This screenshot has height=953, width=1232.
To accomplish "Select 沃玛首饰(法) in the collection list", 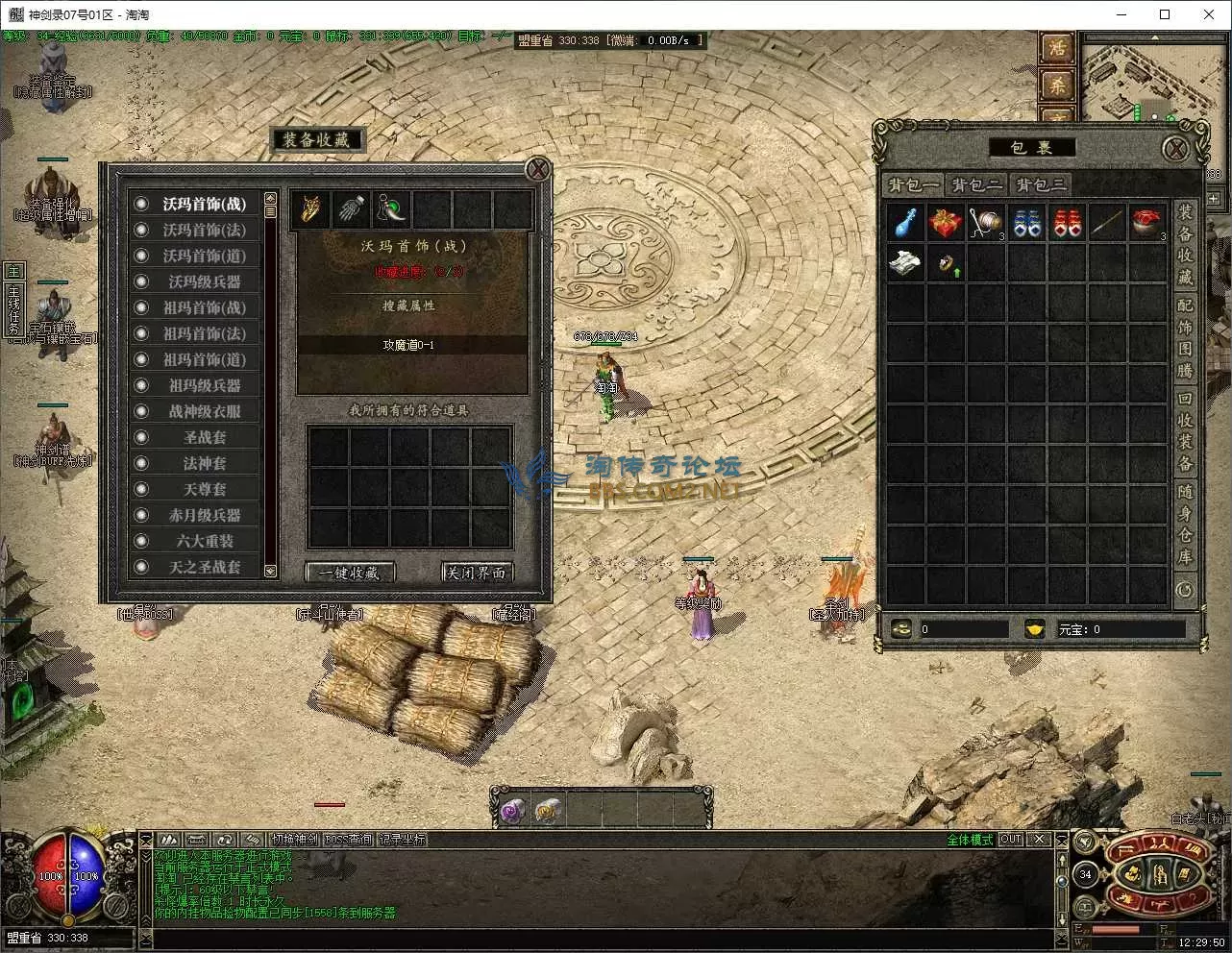I will click(204, 230).
